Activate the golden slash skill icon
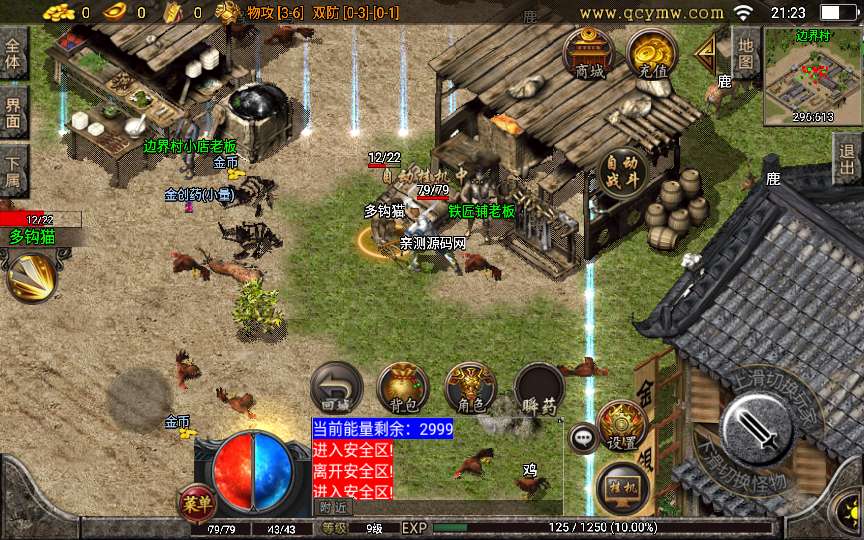864x540 pixels. pyautogui.click(x=31, y=277)
